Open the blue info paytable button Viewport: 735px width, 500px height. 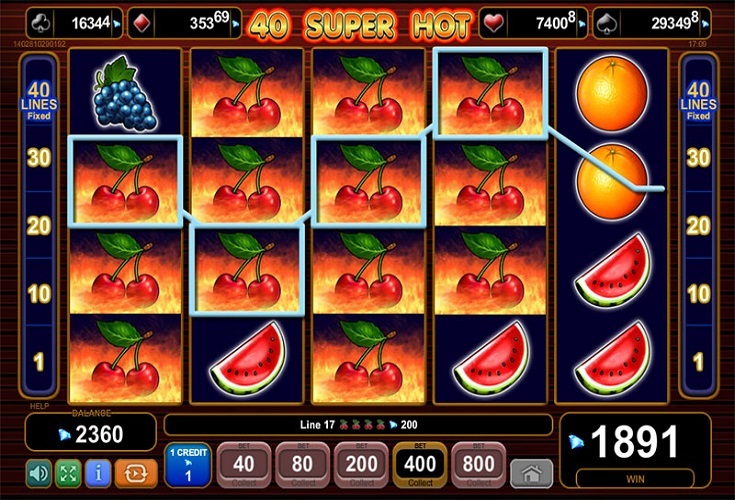click(100, 472)
